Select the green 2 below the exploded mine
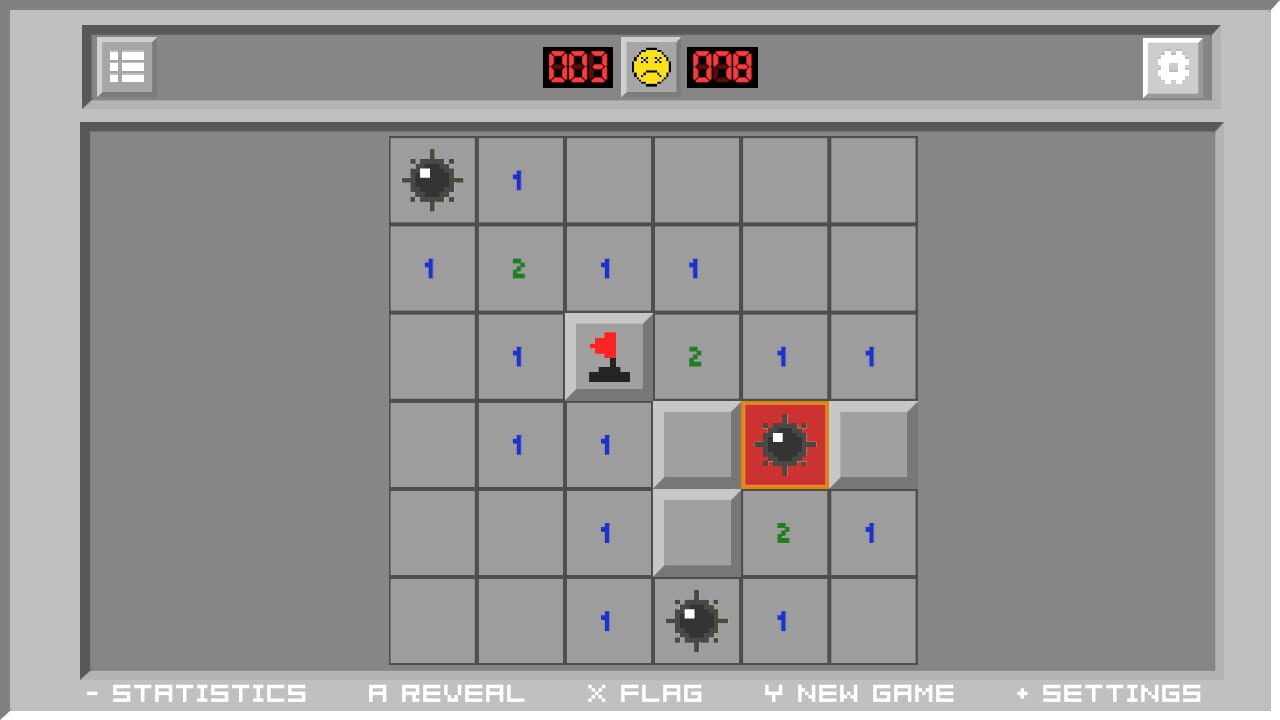Screen dimensions: 1280x720 coord(785,533)
